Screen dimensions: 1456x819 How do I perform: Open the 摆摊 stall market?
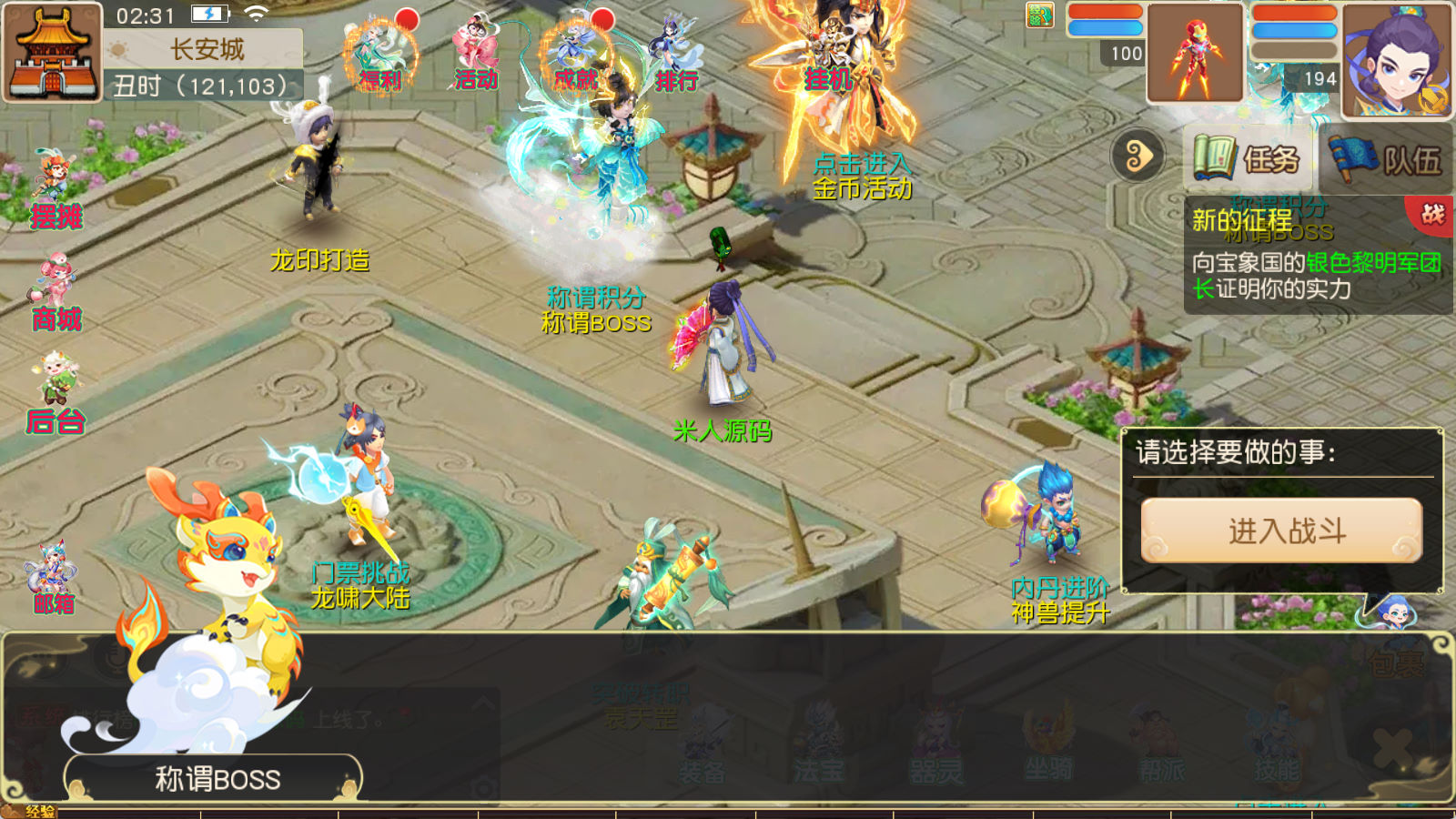[56, 193]
